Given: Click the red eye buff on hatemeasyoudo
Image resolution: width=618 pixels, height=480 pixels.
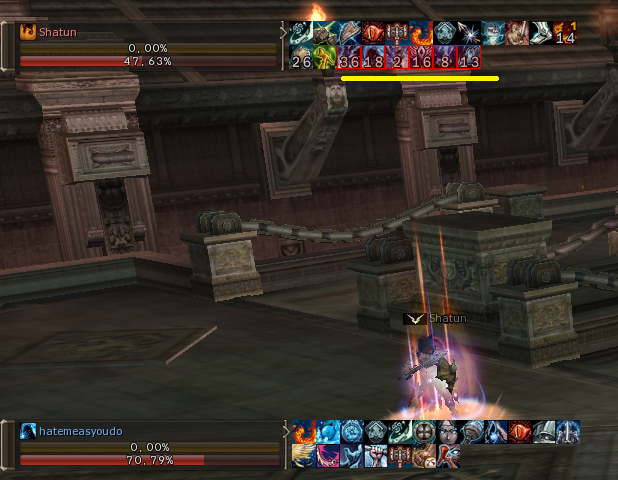Looking at the screenshot, I should pyautogui.click(x=518, y=432).
